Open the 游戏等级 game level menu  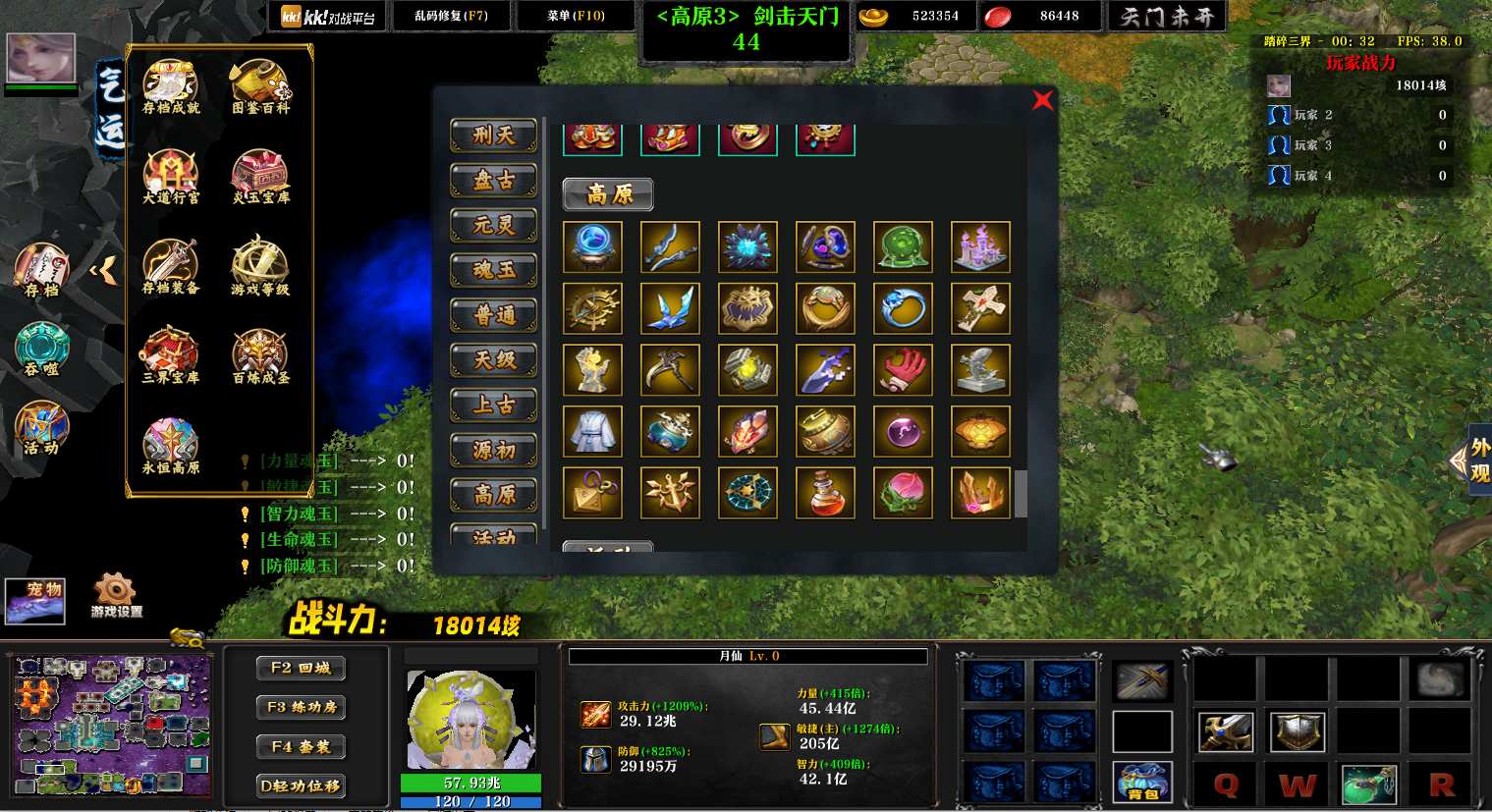[260, 267]
